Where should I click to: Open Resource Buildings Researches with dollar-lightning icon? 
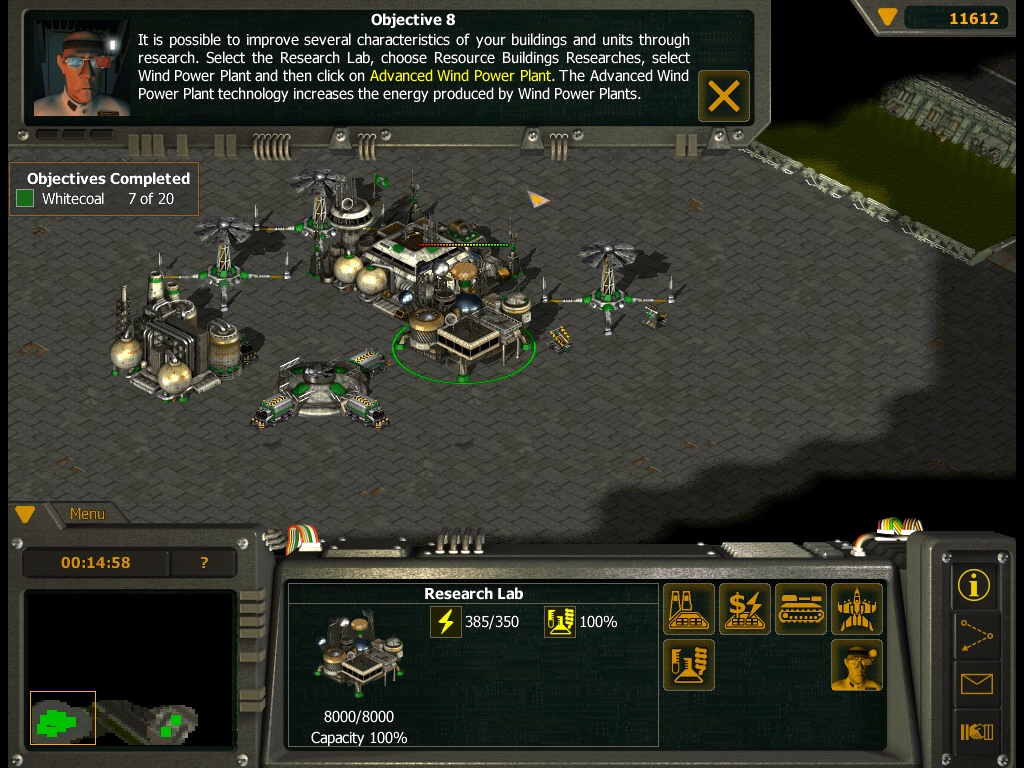[745, 609]
